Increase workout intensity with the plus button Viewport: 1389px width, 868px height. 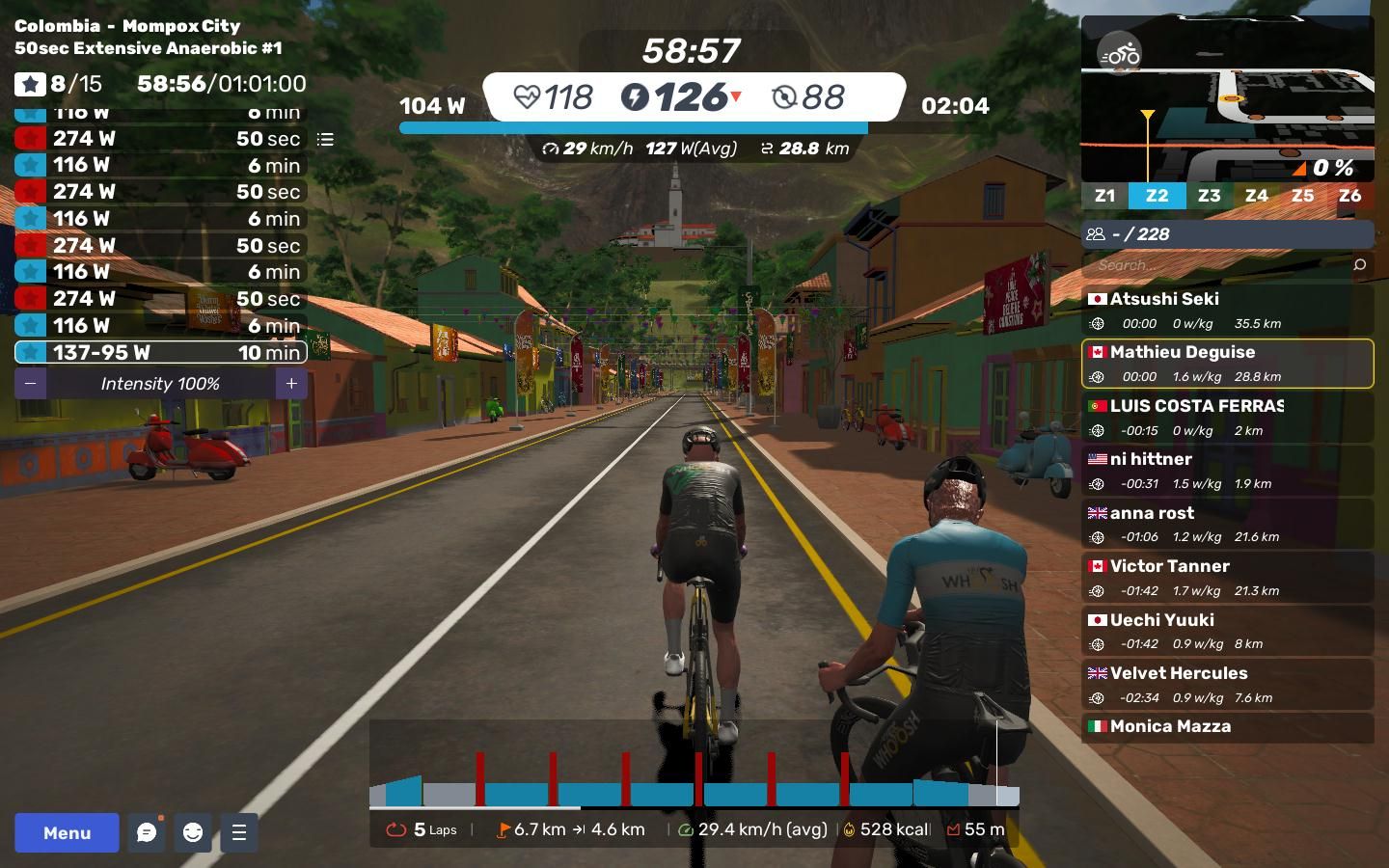pos(291,384)
